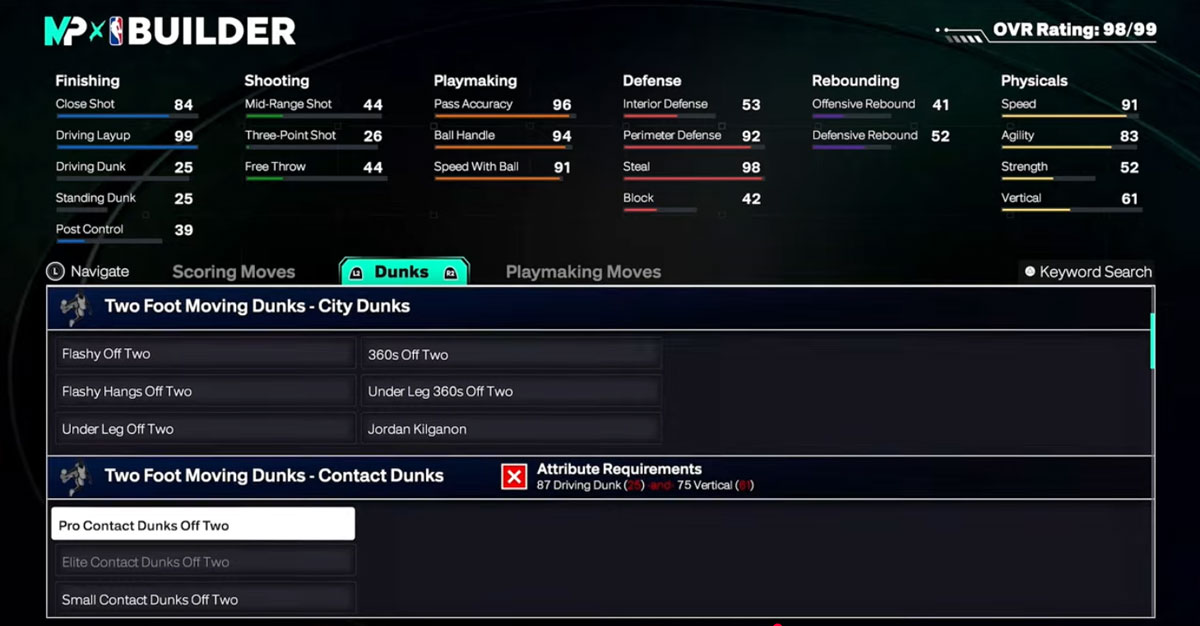
Task: Click the Two Foot Moving Dunks - City Dunks header
Action: (x=257, y=307)
